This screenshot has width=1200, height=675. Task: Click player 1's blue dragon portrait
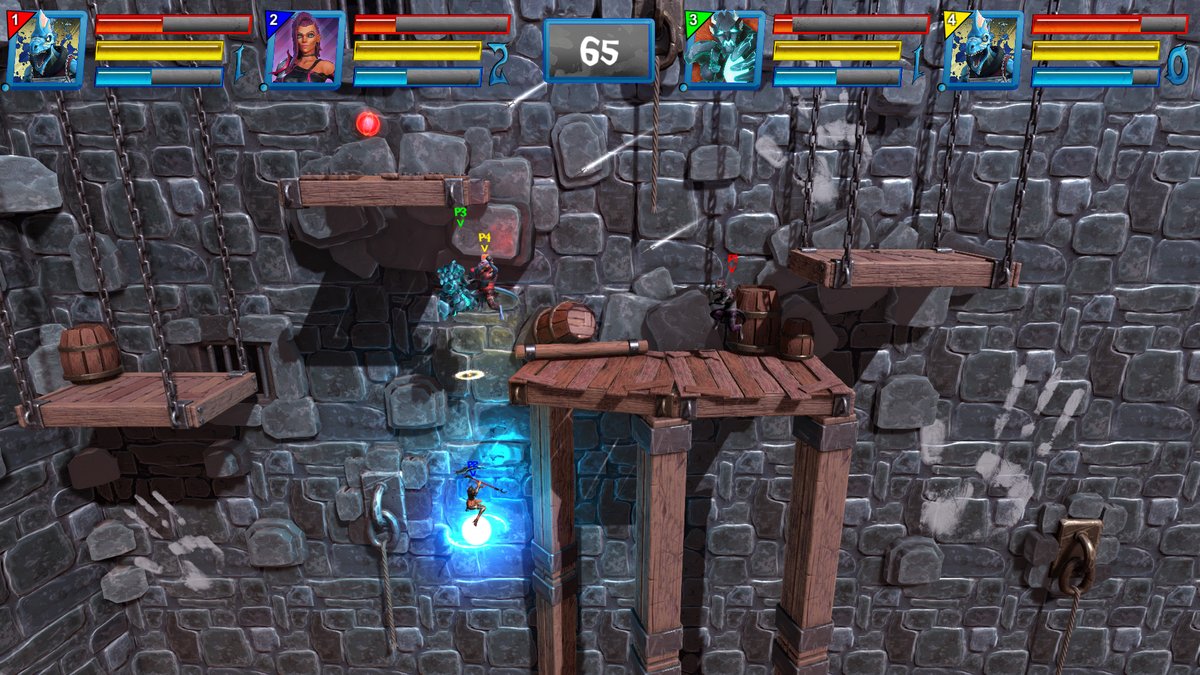pyautogui.click(x=46, y=50)
